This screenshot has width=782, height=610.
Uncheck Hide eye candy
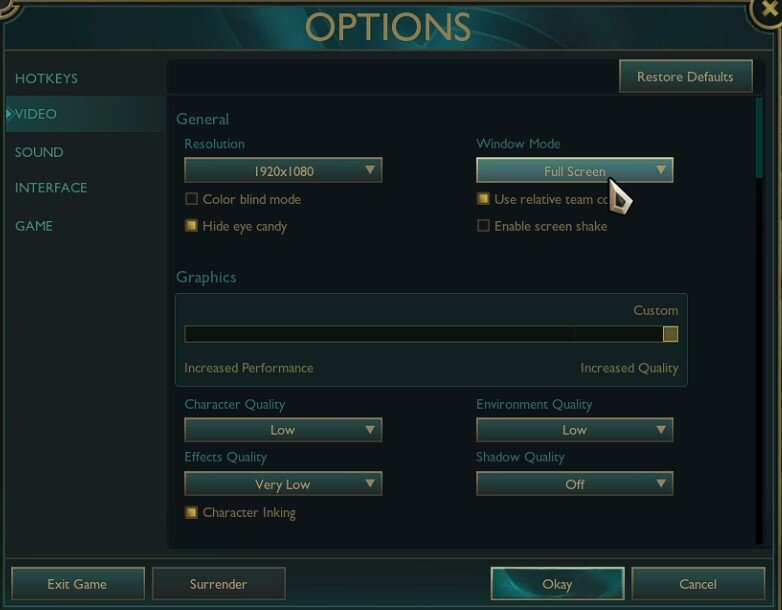pos(191,226)
